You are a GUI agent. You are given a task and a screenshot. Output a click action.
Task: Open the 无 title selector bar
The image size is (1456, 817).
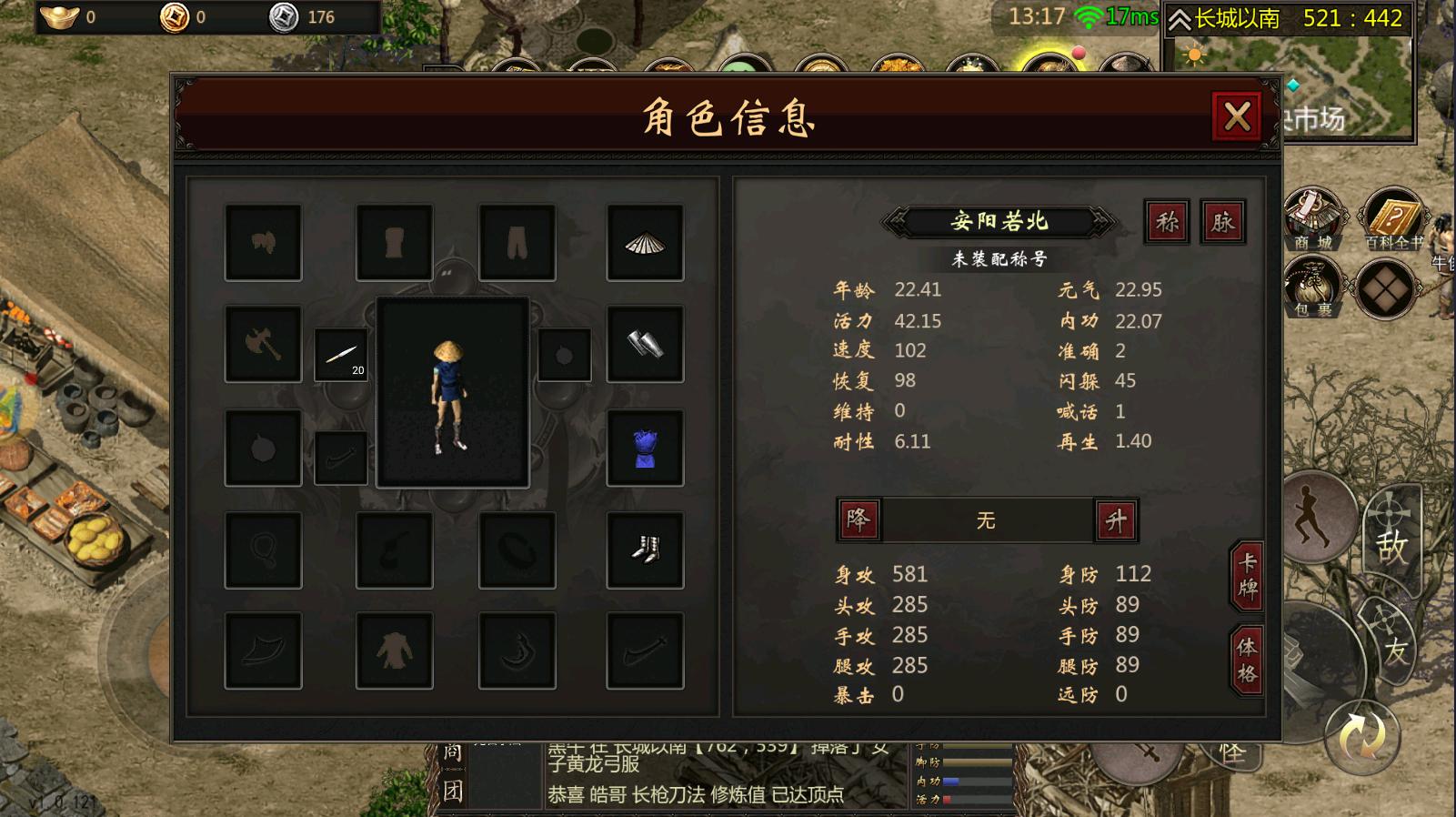point(987,520)
